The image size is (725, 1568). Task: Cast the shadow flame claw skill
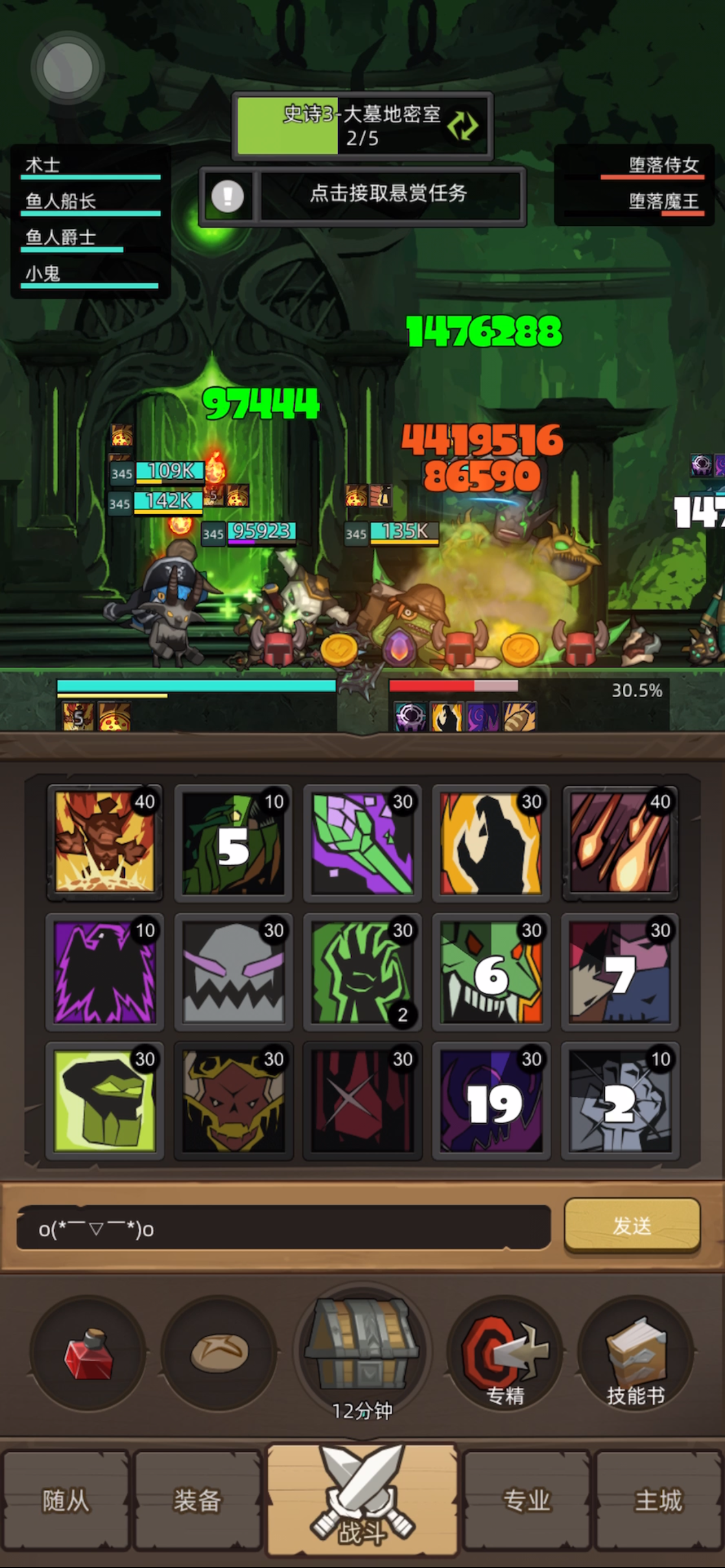(492, 844)
